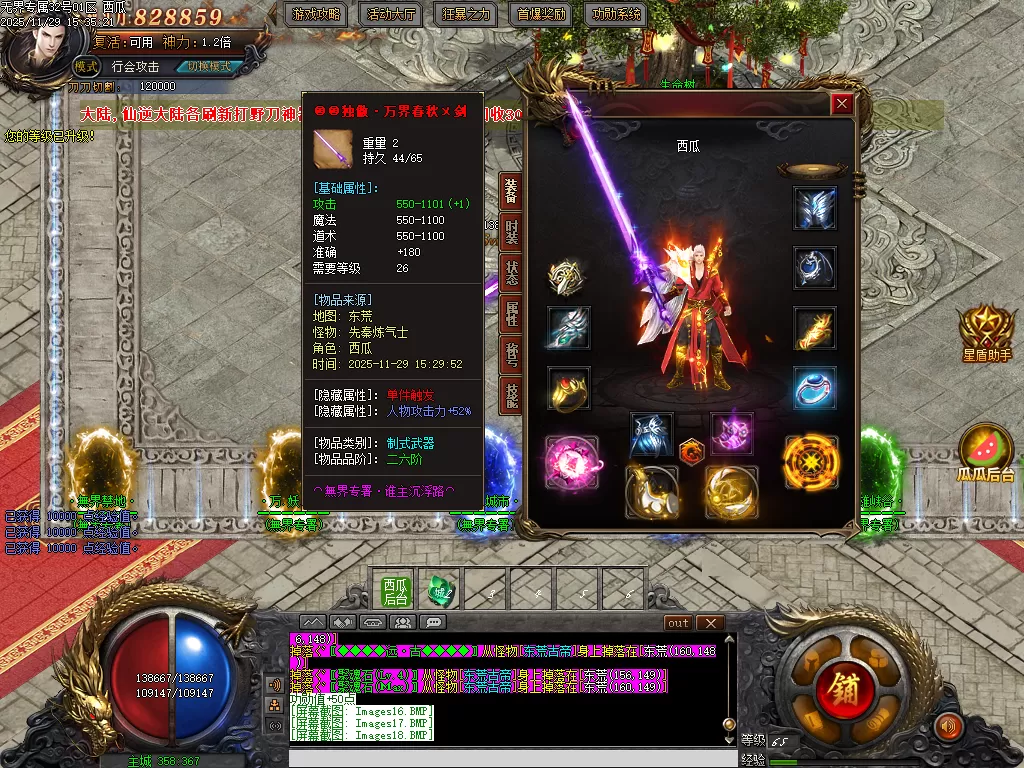Screen dimensions: 1024x768
Task: Select the blue sapphire ring slot
Action: click(x=815, y=388)
